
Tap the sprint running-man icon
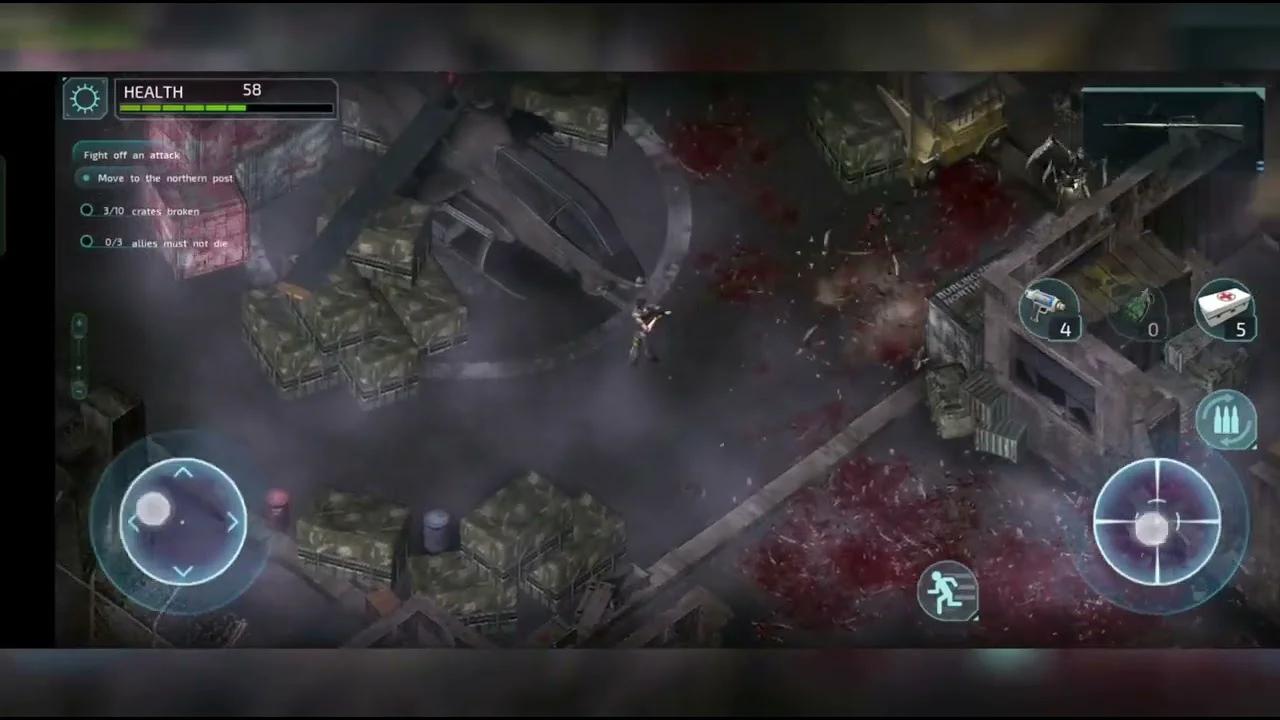[x=948, y=590]
